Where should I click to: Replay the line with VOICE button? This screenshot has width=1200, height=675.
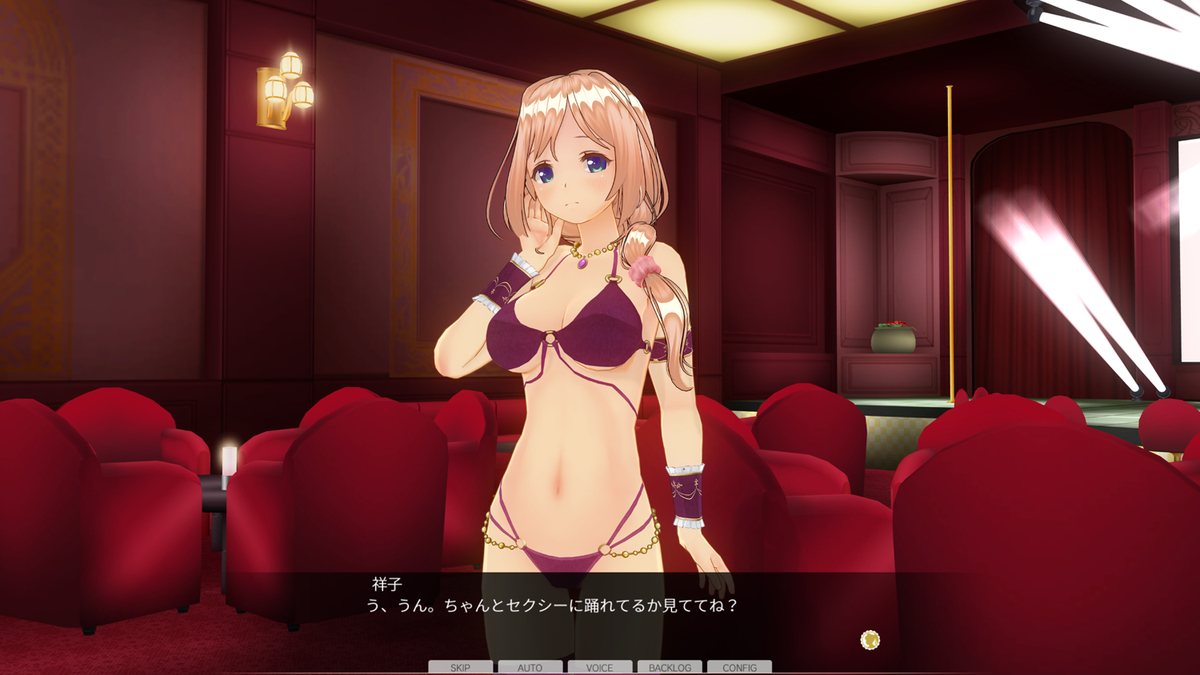600,667
